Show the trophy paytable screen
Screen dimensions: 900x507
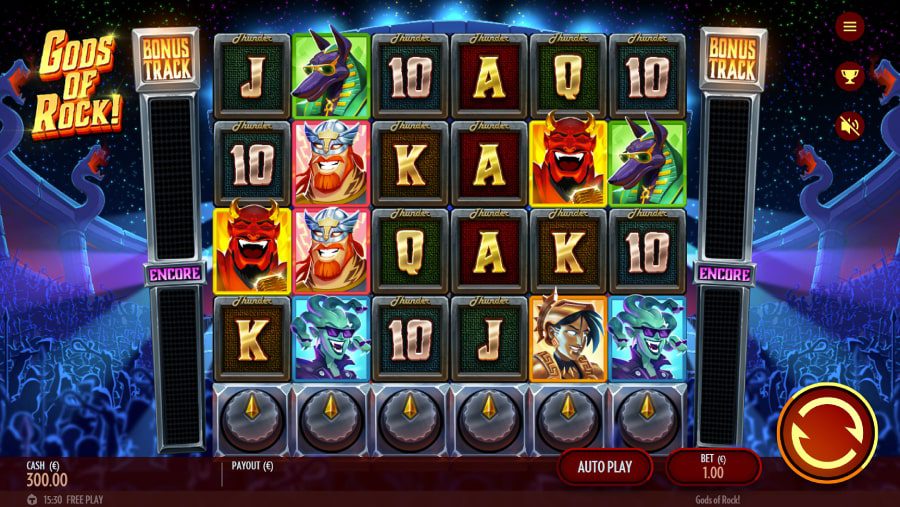click(x=850, y=76)
